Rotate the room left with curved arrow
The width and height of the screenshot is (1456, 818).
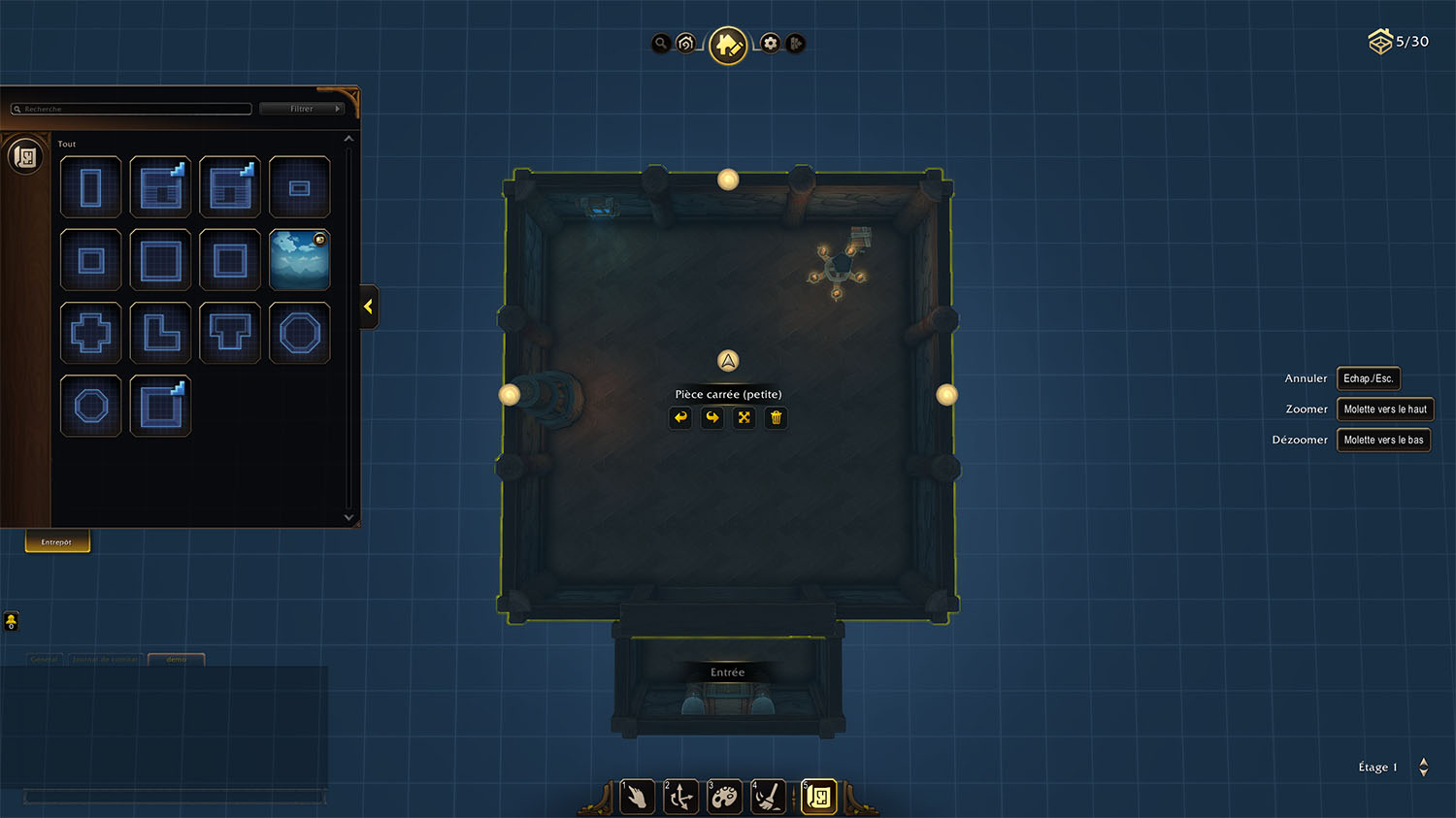(x=680, y=417)
